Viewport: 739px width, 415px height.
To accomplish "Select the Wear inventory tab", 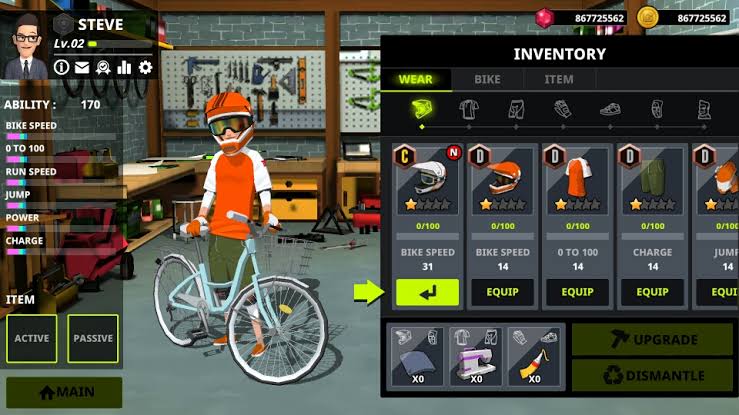I will [415, 79].
